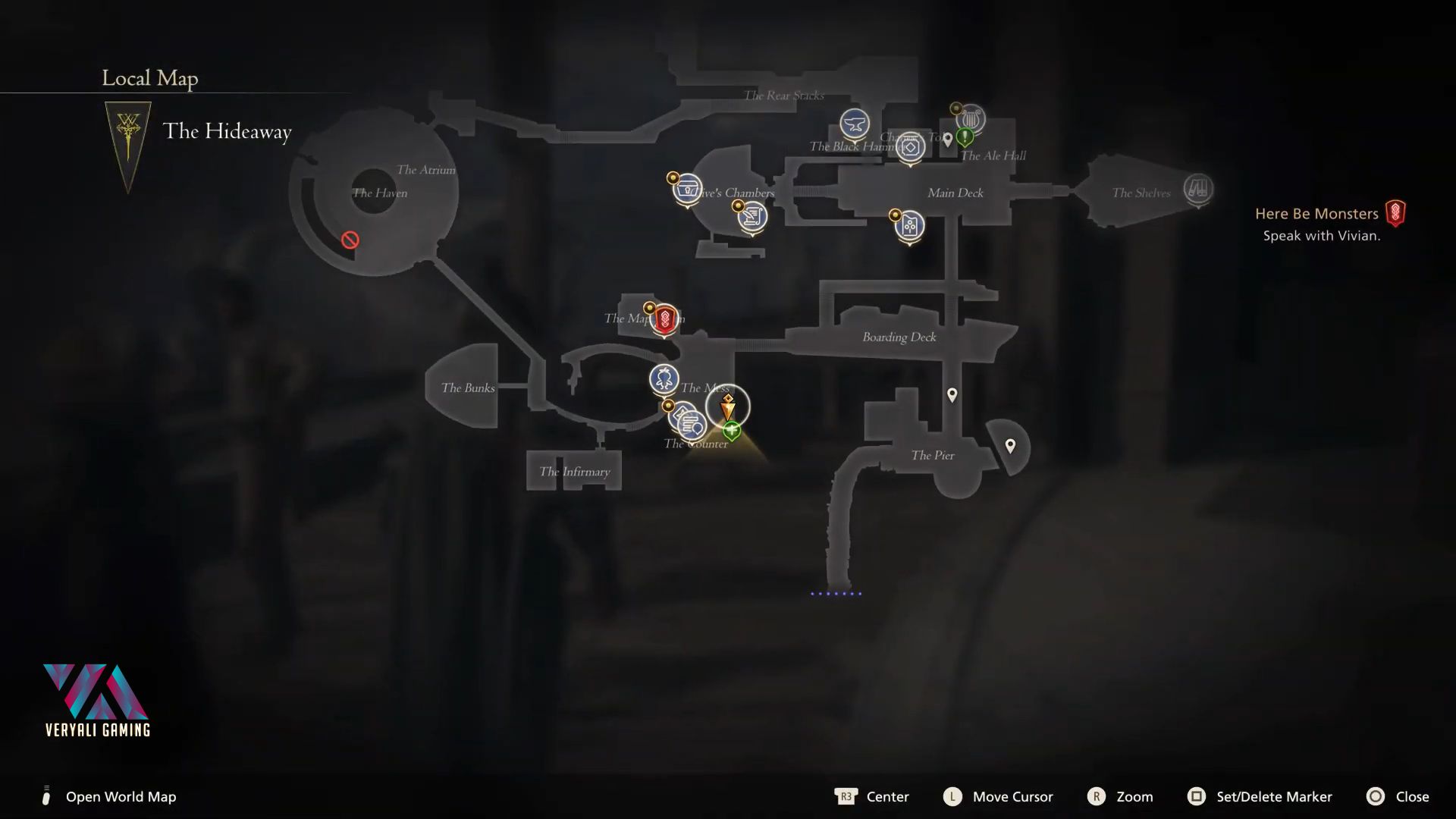Choose the harp icon at The Ale Hall
This screenshot has width=1456, height=819.
click(970, 119)
